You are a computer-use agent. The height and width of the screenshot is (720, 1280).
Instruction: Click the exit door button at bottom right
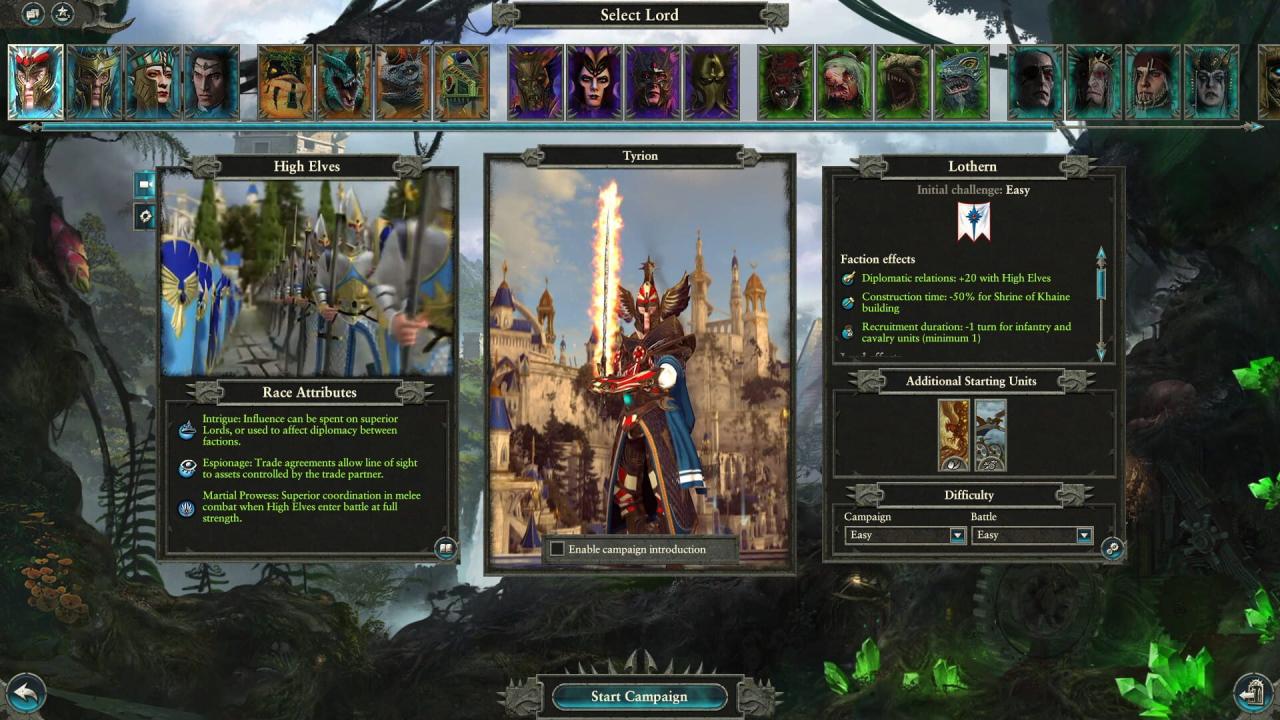coord(1252,691)
